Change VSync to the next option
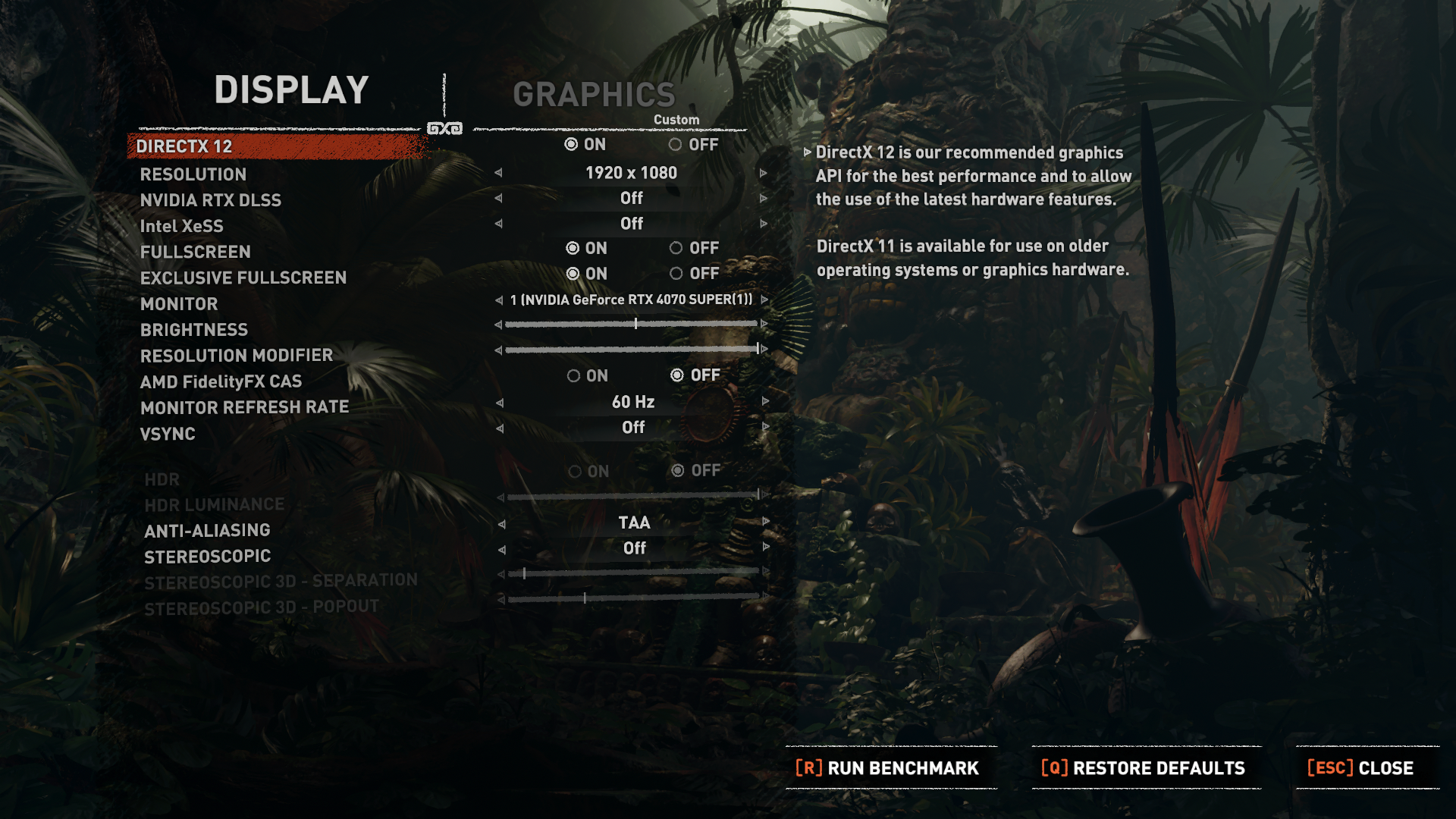1456x819 pixels. (x=765, y=427)
